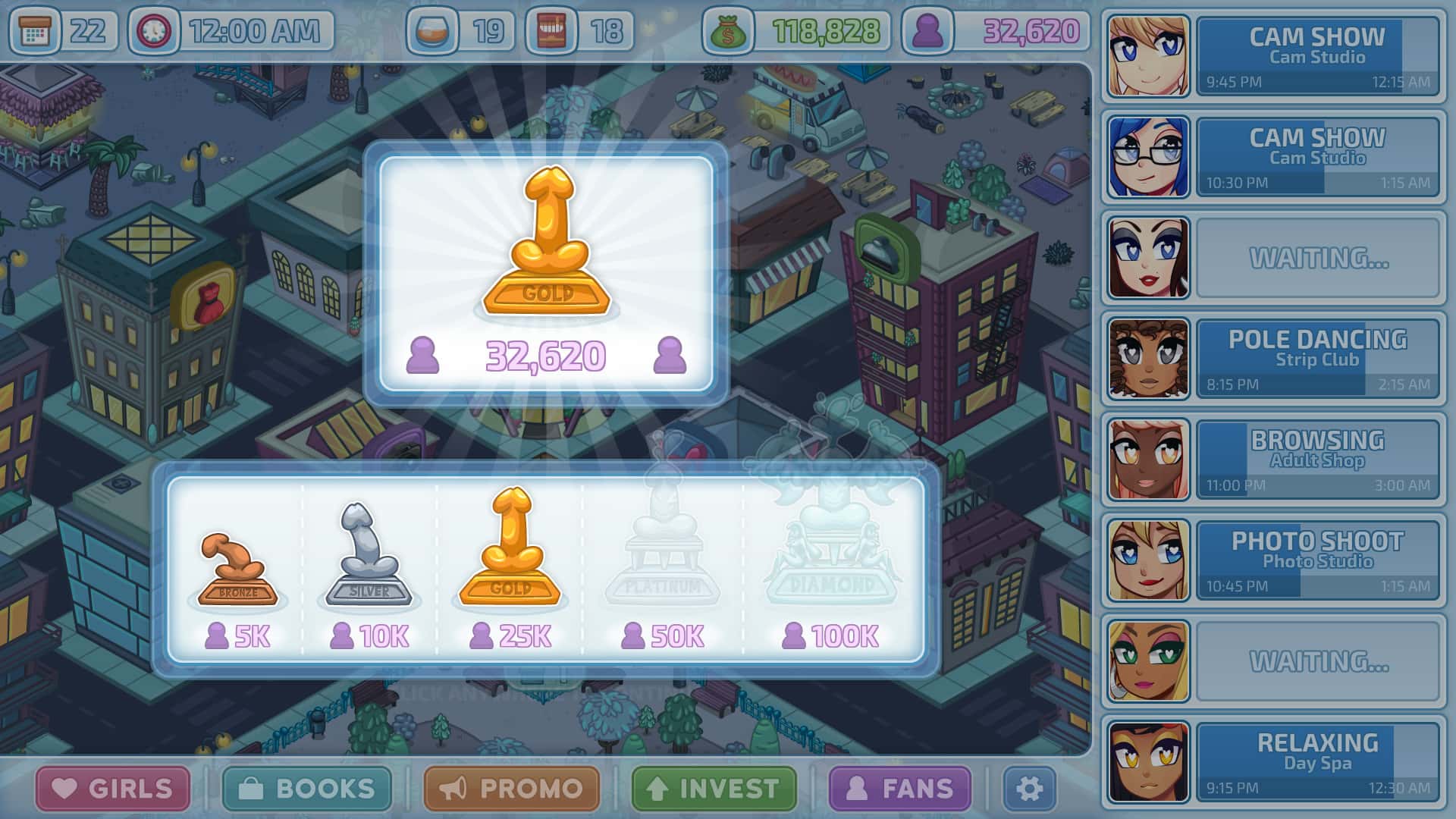Click the INVEST button
The width and height of the screenshot is (1456, 819).
pyautogui.click(x=713, y=789)
